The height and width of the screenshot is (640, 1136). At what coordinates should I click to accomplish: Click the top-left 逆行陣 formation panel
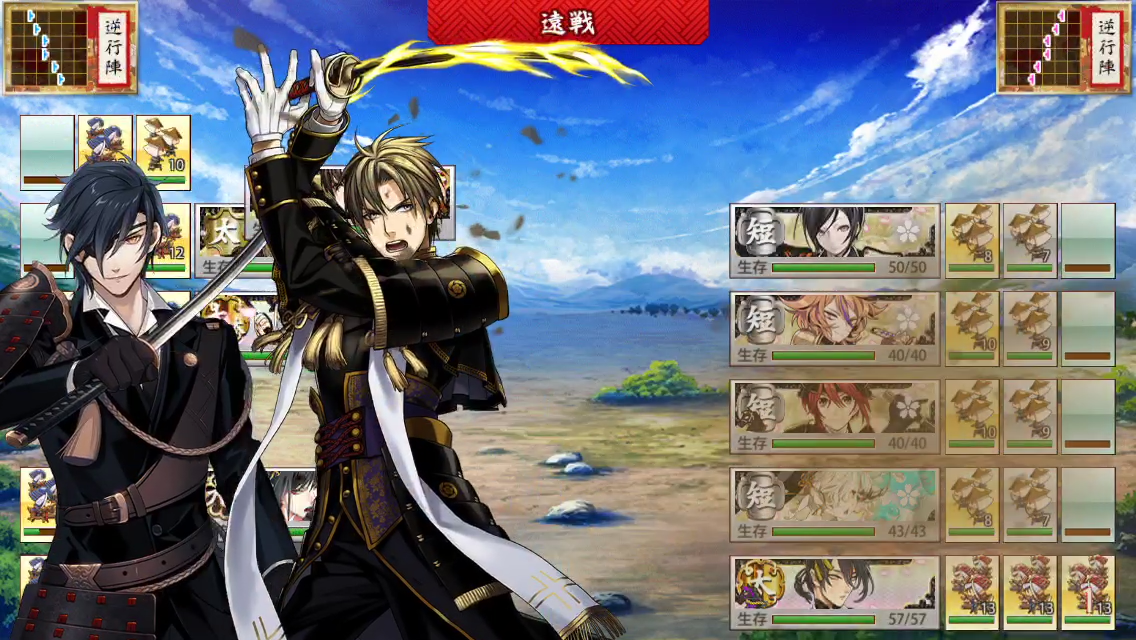pyautogui.click(x=70, y=47)
